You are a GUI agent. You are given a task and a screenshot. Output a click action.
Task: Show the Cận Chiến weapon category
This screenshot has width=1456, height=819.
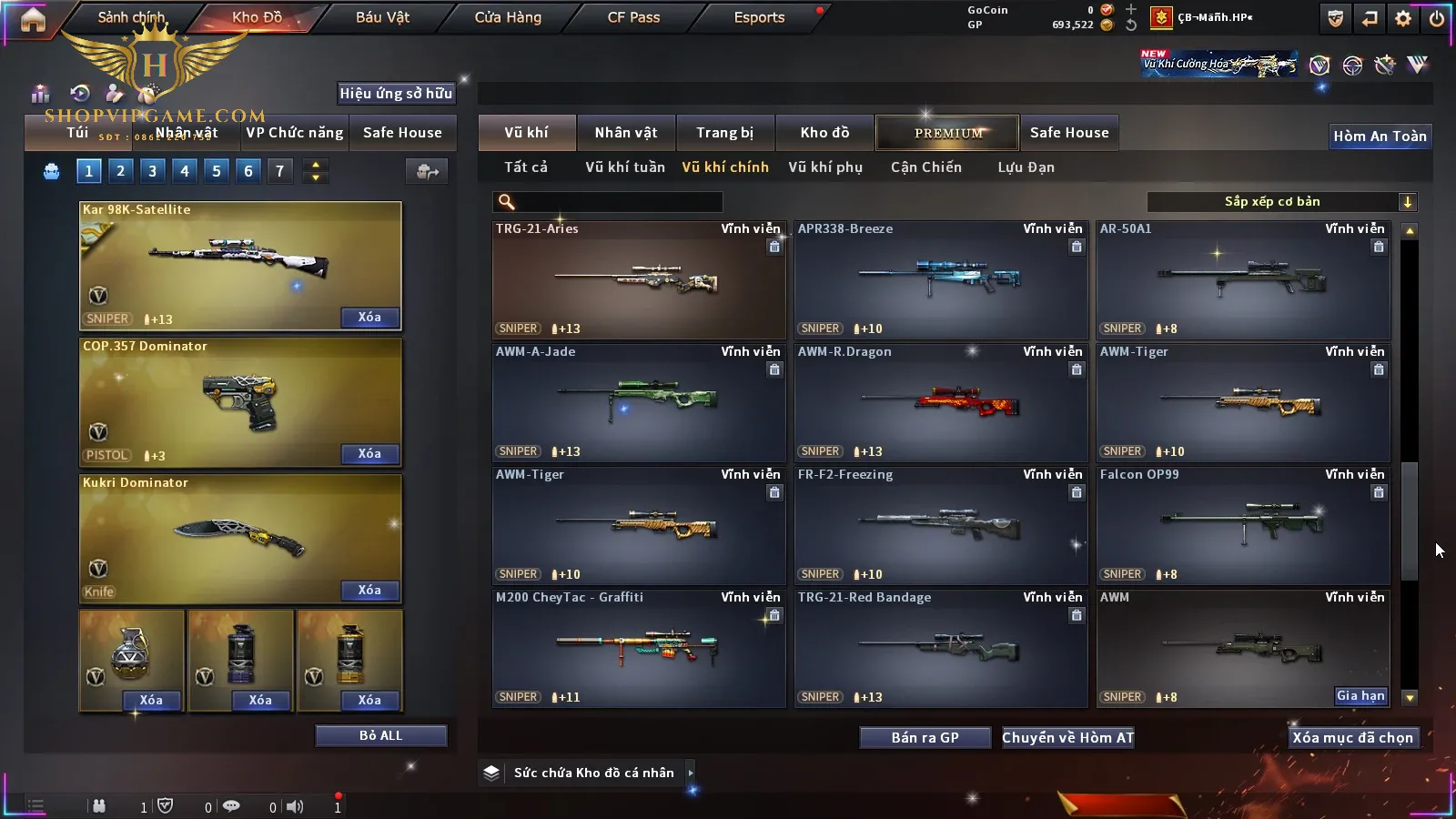[x=925, y=167]
